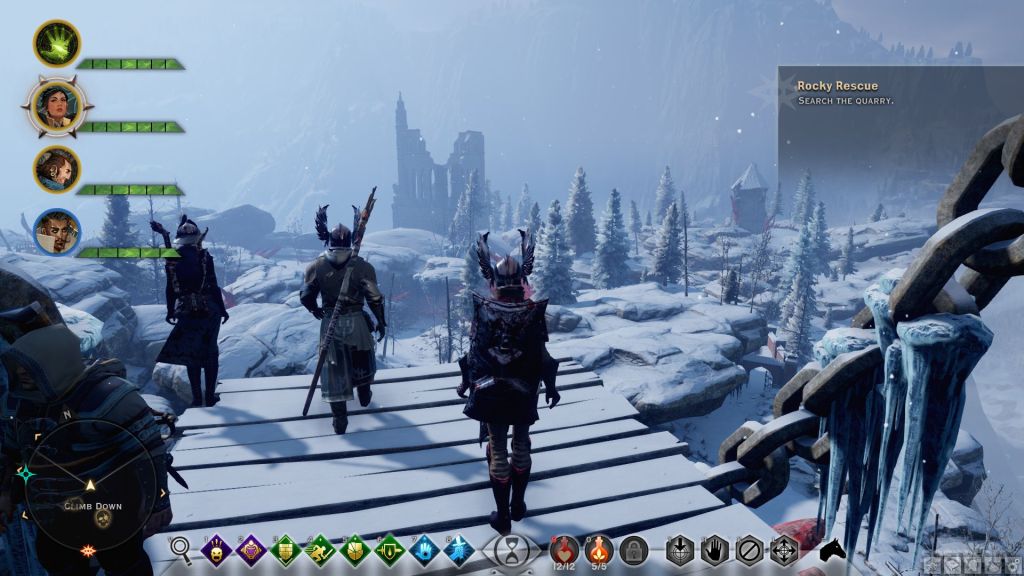
Task: Activate the blue sword ability
Action: [460, 548]
